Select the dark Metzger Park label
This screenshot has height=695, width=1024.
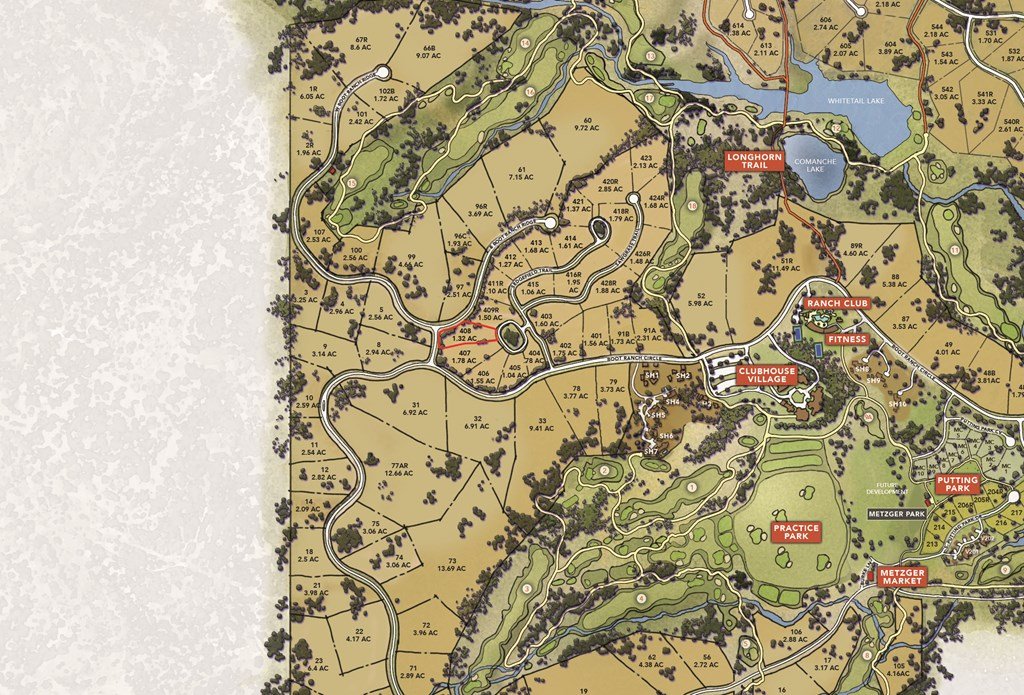point(897,514)
